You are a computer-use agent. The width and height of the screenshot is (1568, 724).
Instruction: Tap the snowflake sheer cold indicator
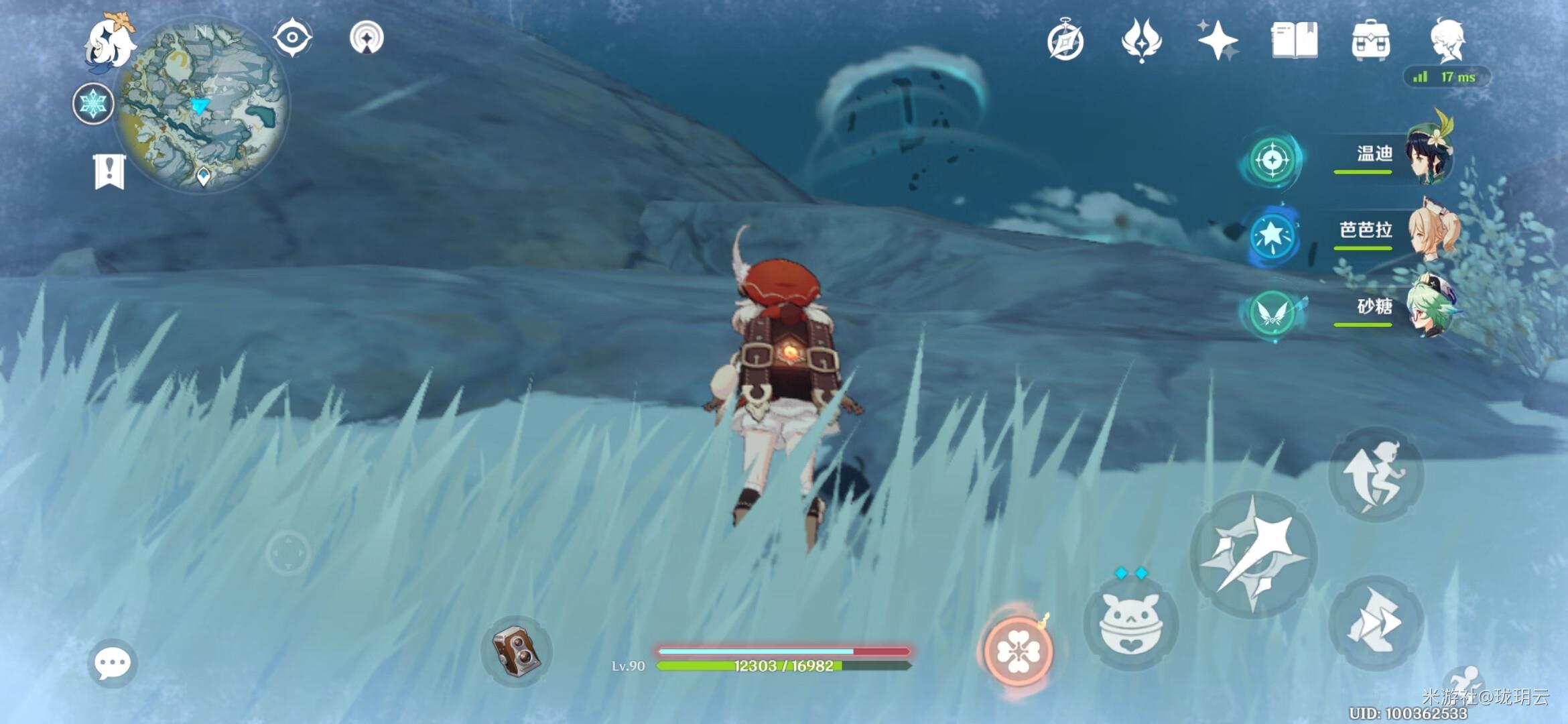coord(93,104)
